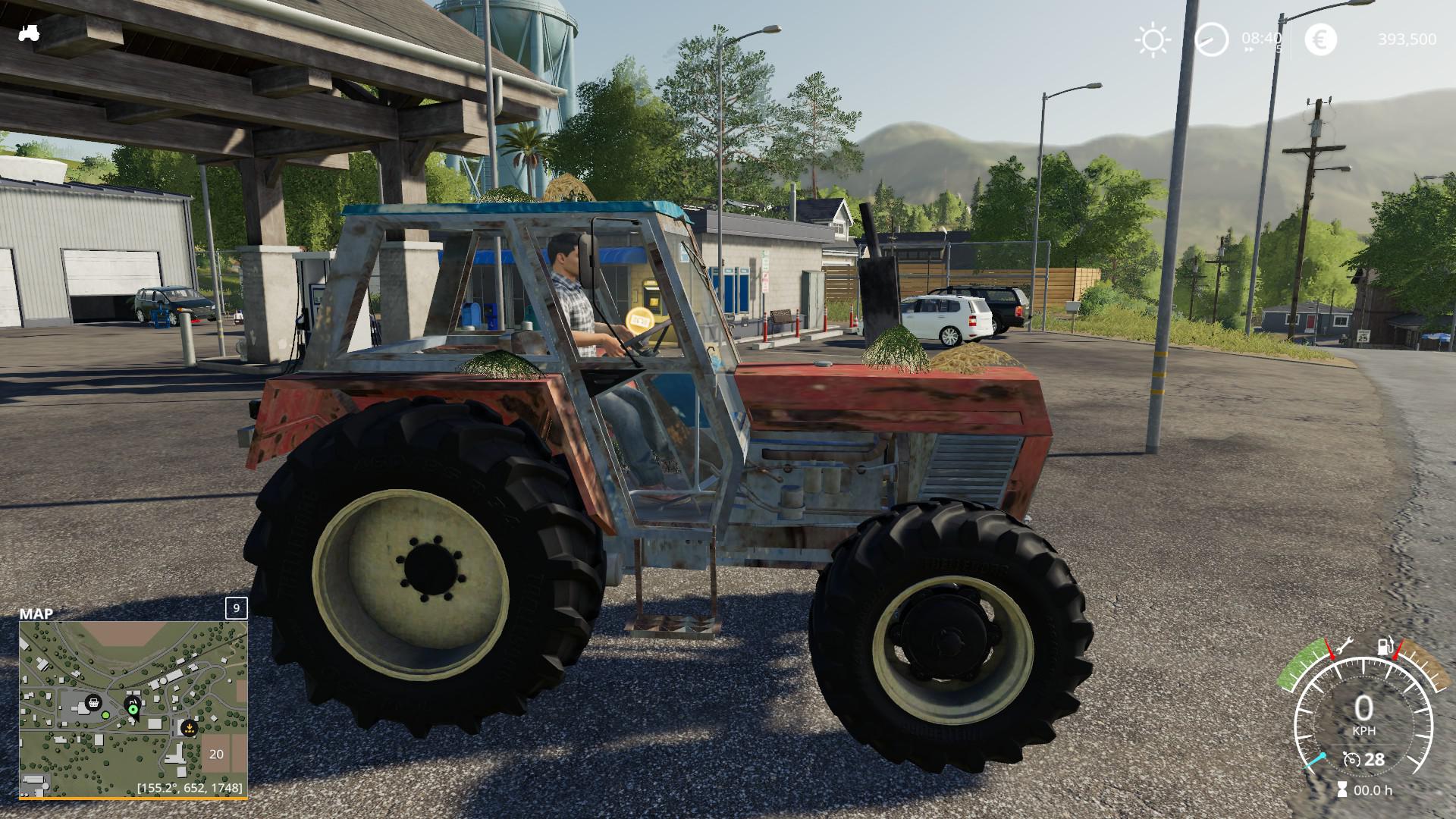Screen dimensions: 1456x819
Task: Click the tractor vehicle icon
Action: (x=30, y=33)
